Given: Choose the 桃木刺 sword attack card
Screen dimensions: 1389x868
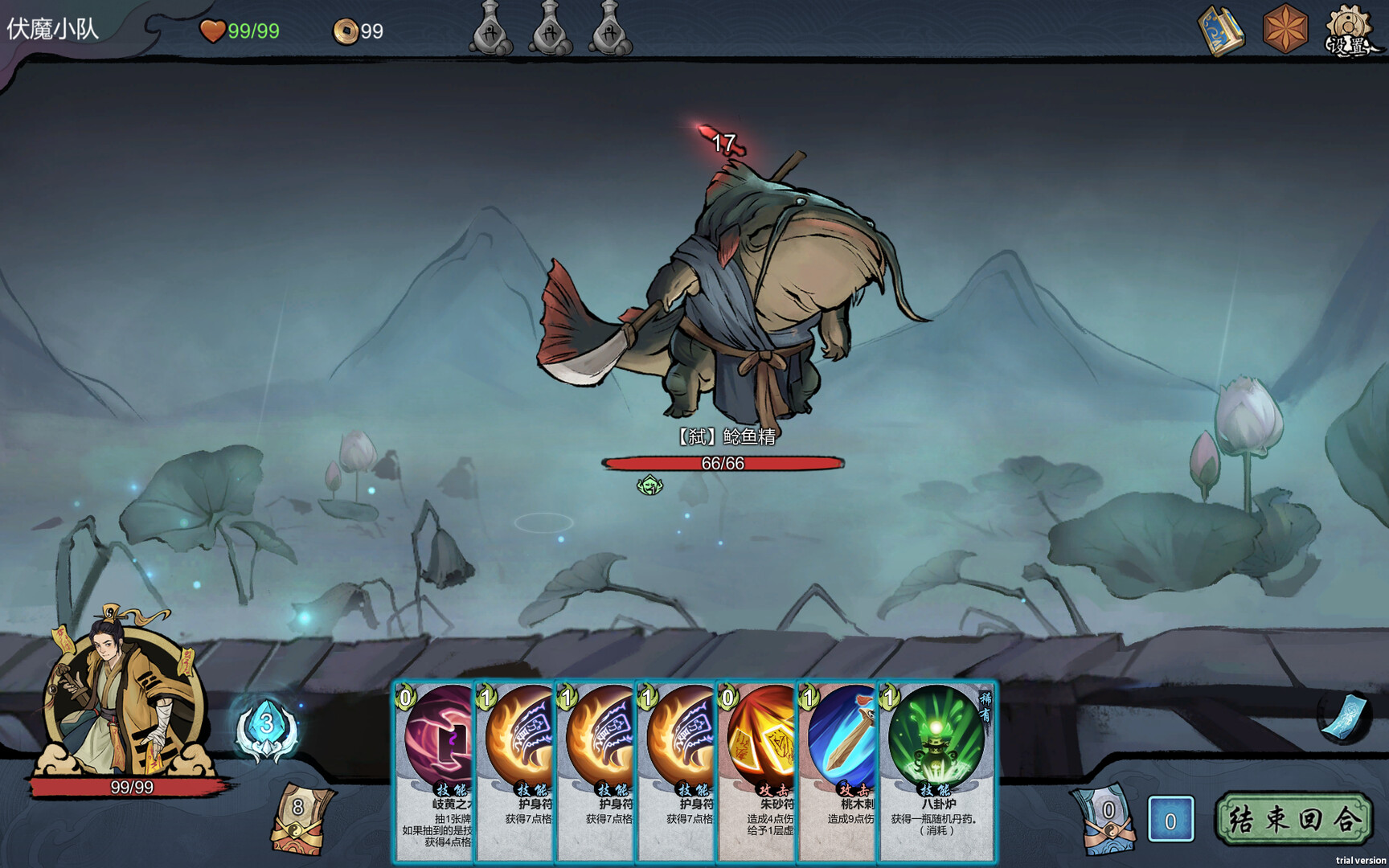Looking at the screenshot, I should point(837,772).
